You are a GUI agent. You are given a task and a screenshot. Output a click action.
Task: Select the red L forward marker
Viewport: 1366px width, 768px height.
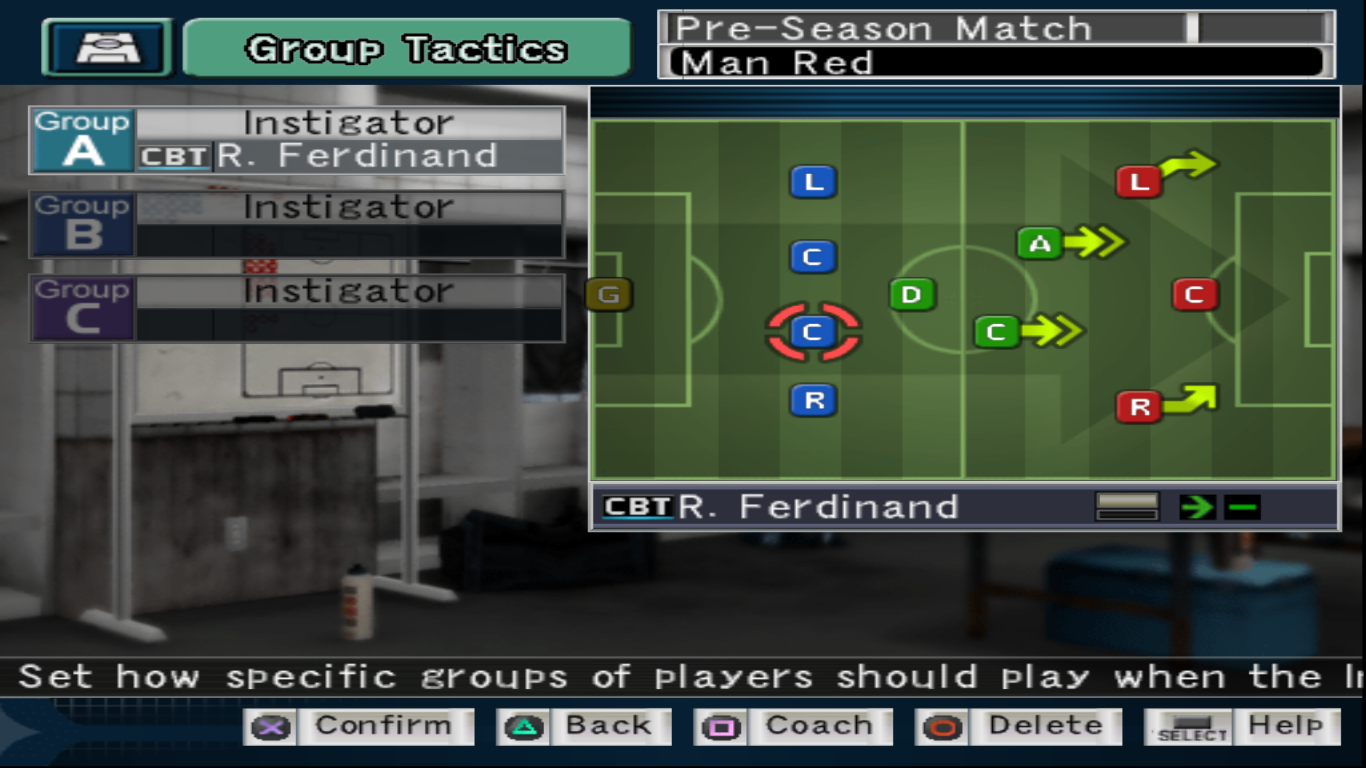point(1138,182)
